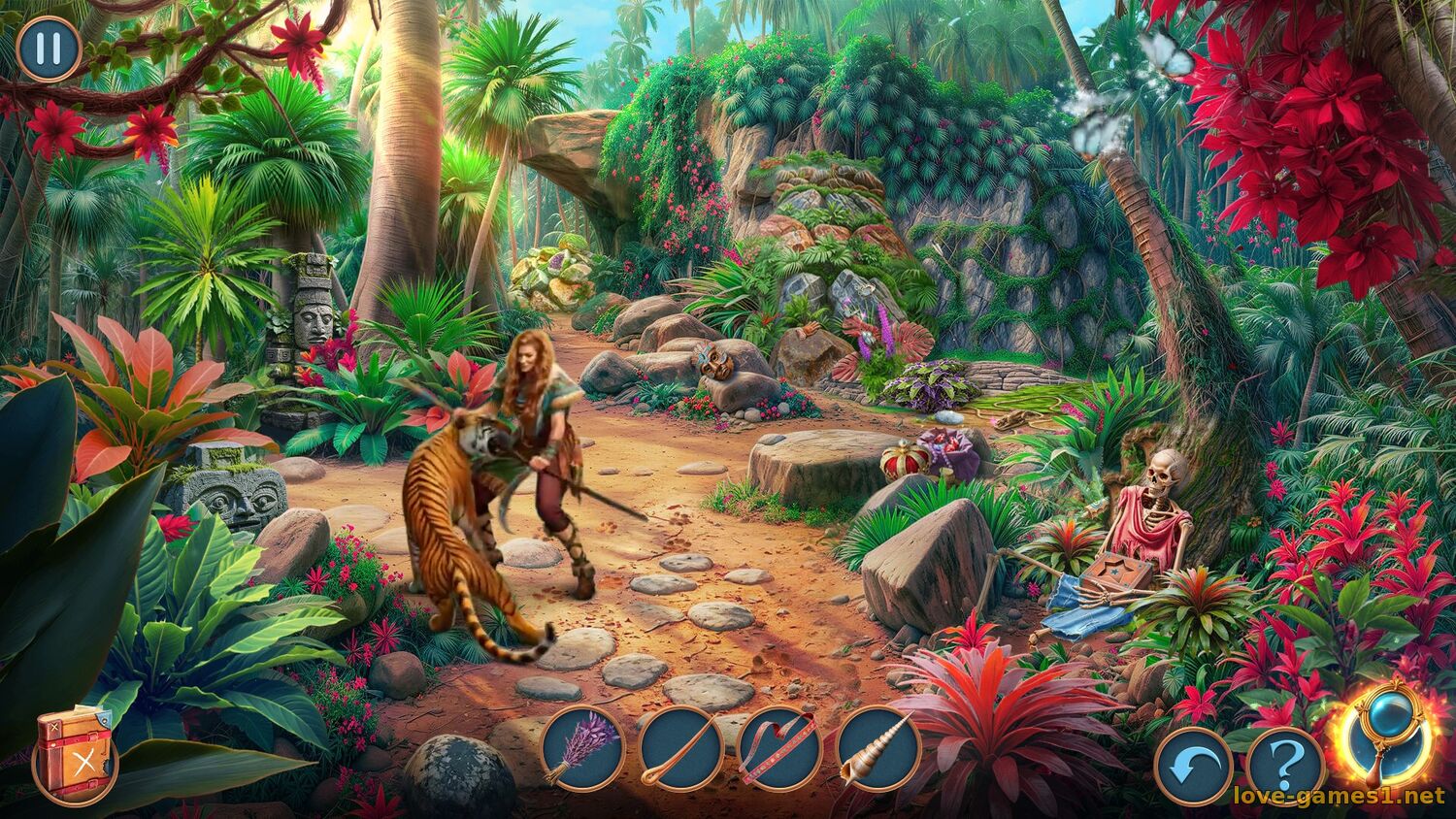This screenshot has width=1456, height=819.
Task: Pause the game
Action: [x=46, y=48]
